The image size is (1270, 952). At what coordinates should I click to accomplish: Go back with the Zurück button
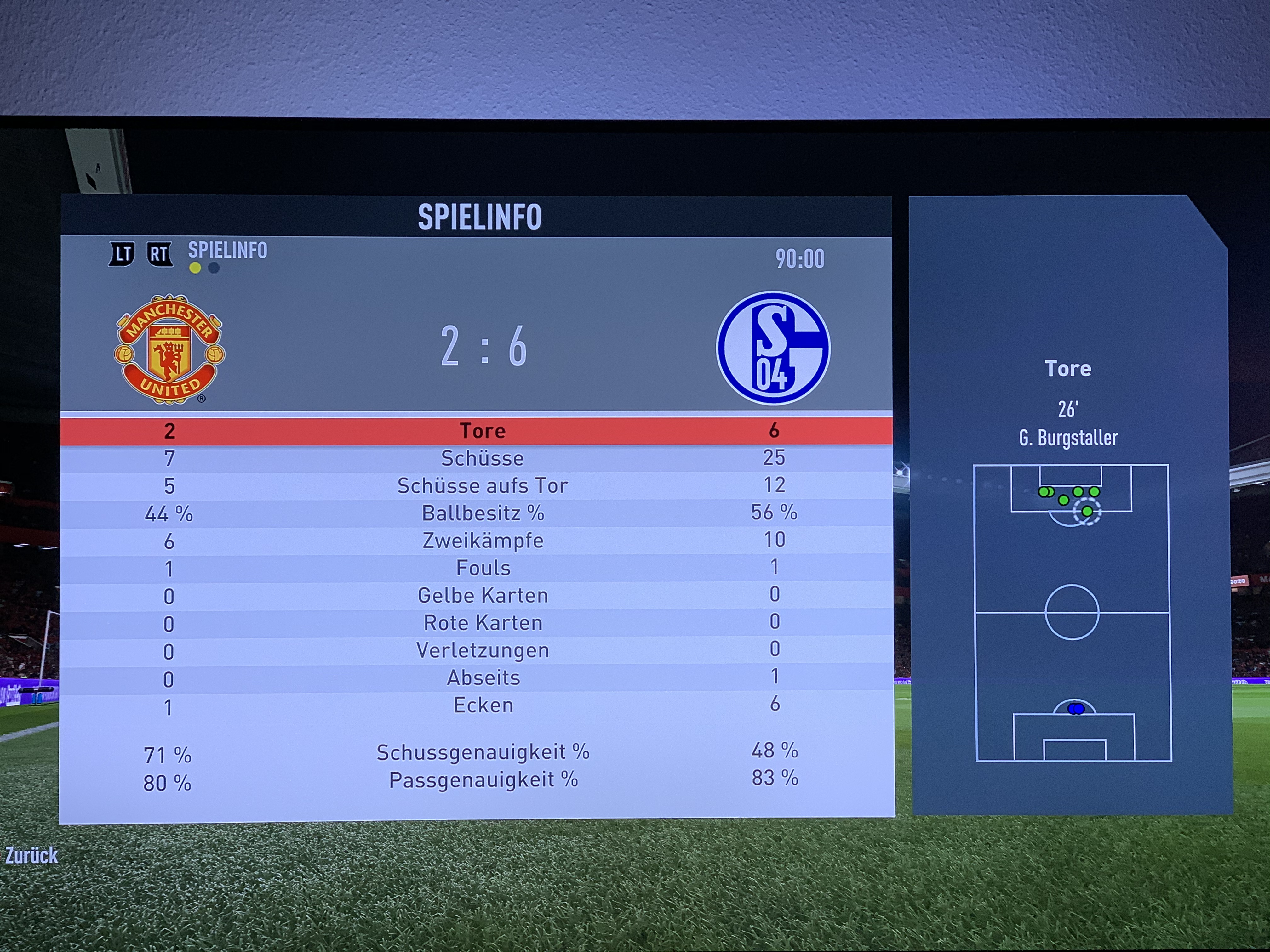pyautogui.click(x=31, y=856)
